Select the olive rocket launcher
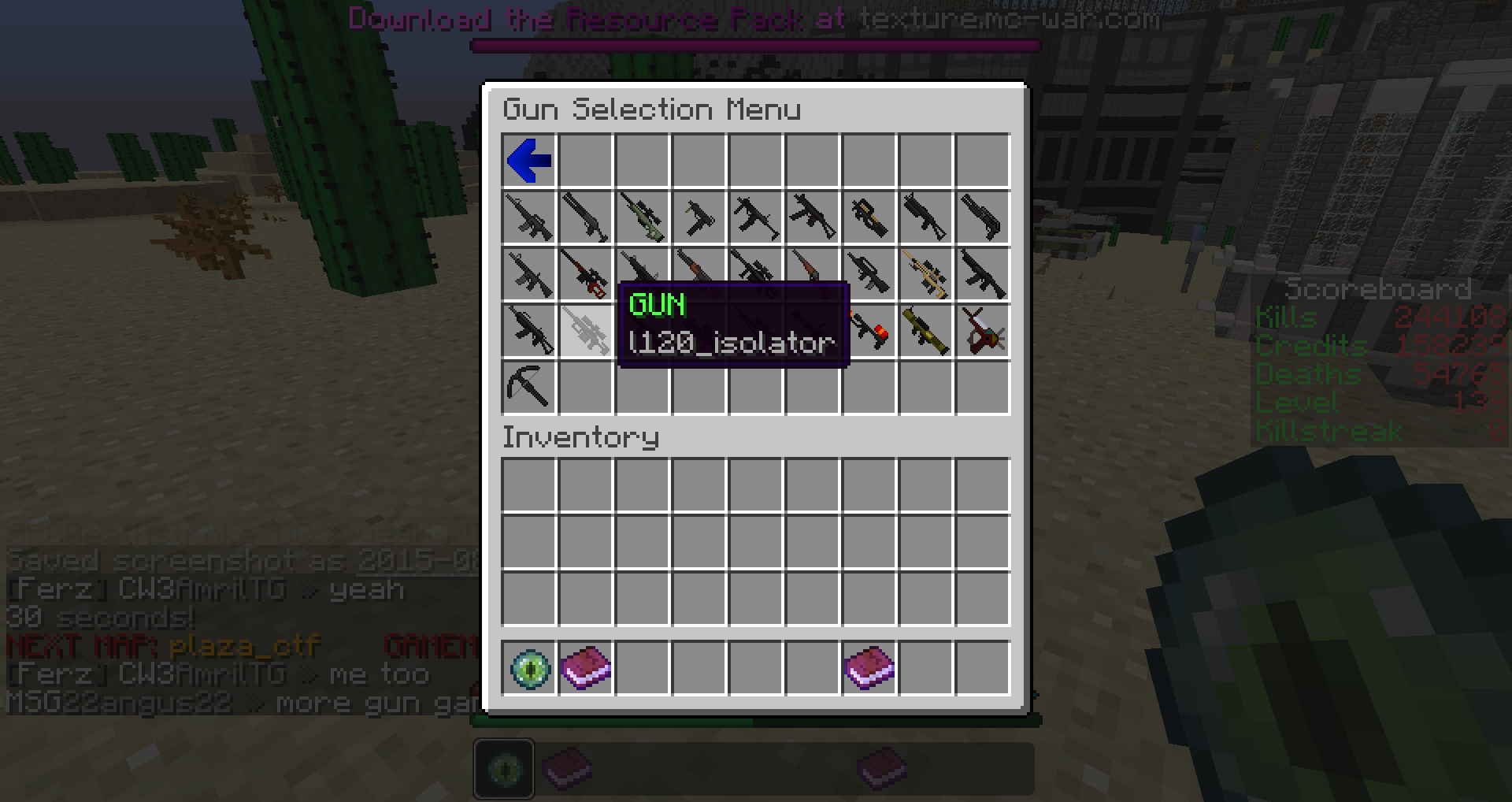Viewport: 1512px width, 802px height. [x=926, y=331]
